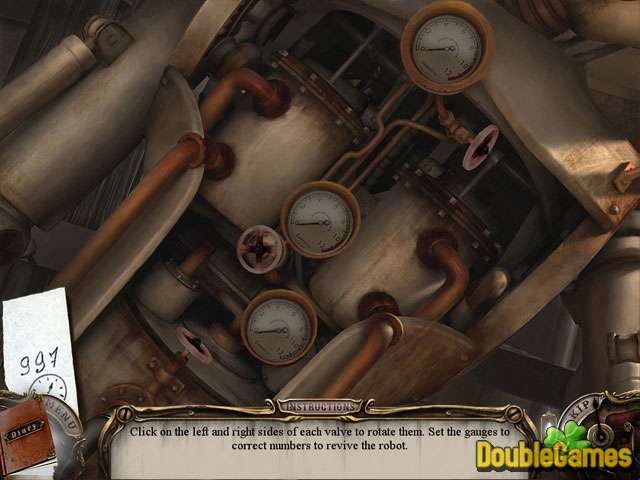Select the Instructions label on the text panel
Image resolution: width=640 pixels, height=480 pixels.
click(318, 407)
